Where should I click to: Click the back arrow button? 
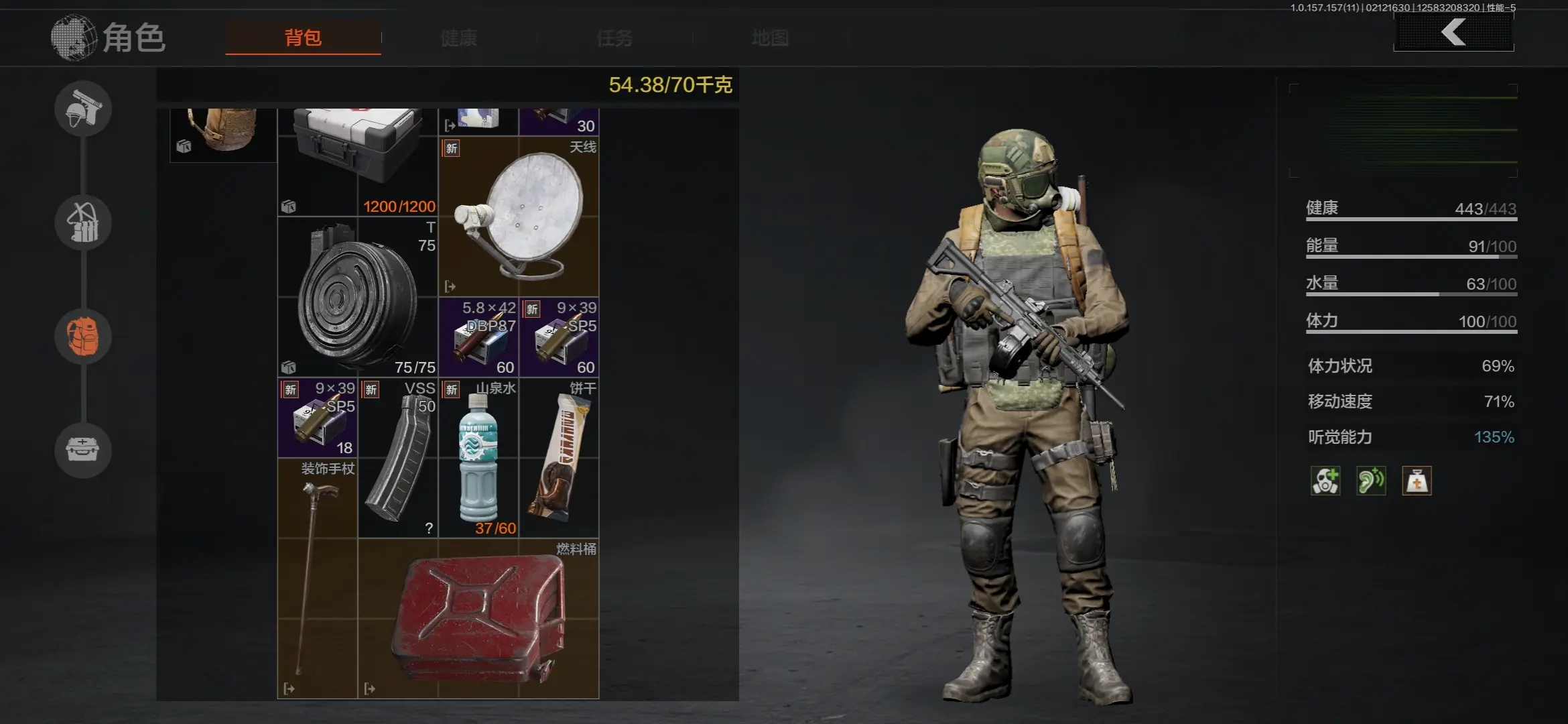[x=1453, y=32]
